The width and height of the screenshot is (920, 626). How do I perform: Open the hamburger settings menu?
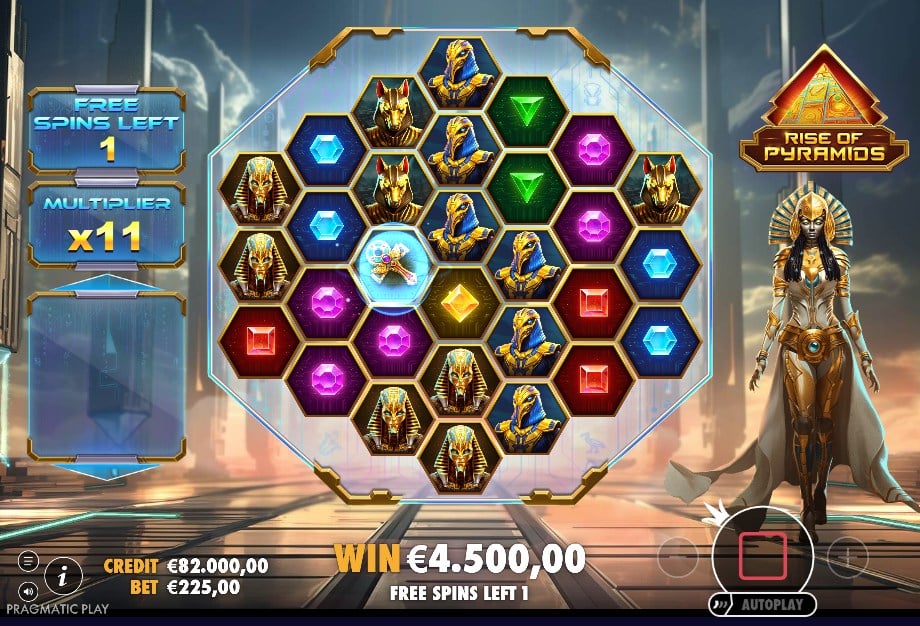(x=27, y=561)
